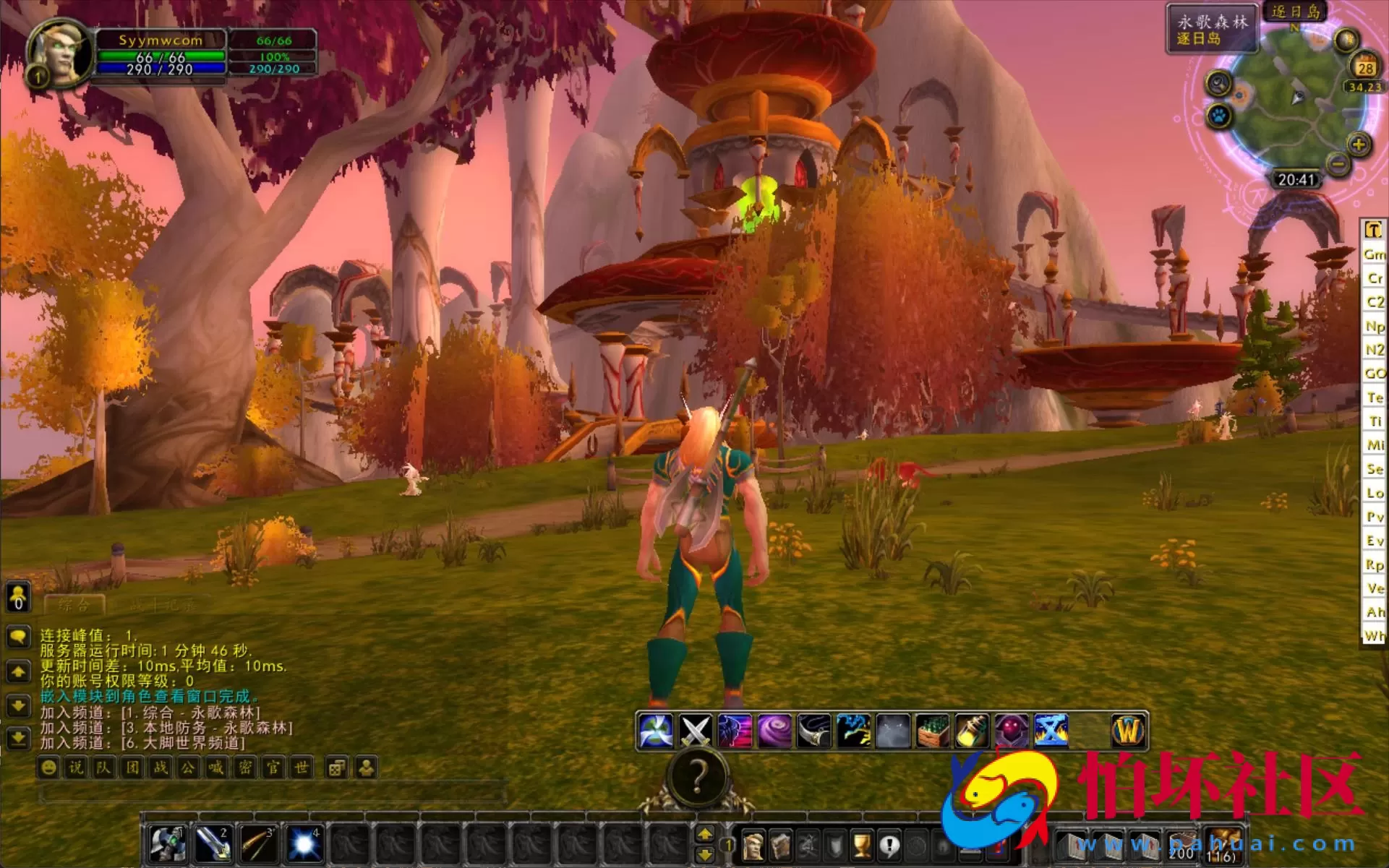Image resolution: width=1389 pixels, height=868 pixels.
Task: Click the 20:41 clock below the minimap
Action: point(1297,179)
